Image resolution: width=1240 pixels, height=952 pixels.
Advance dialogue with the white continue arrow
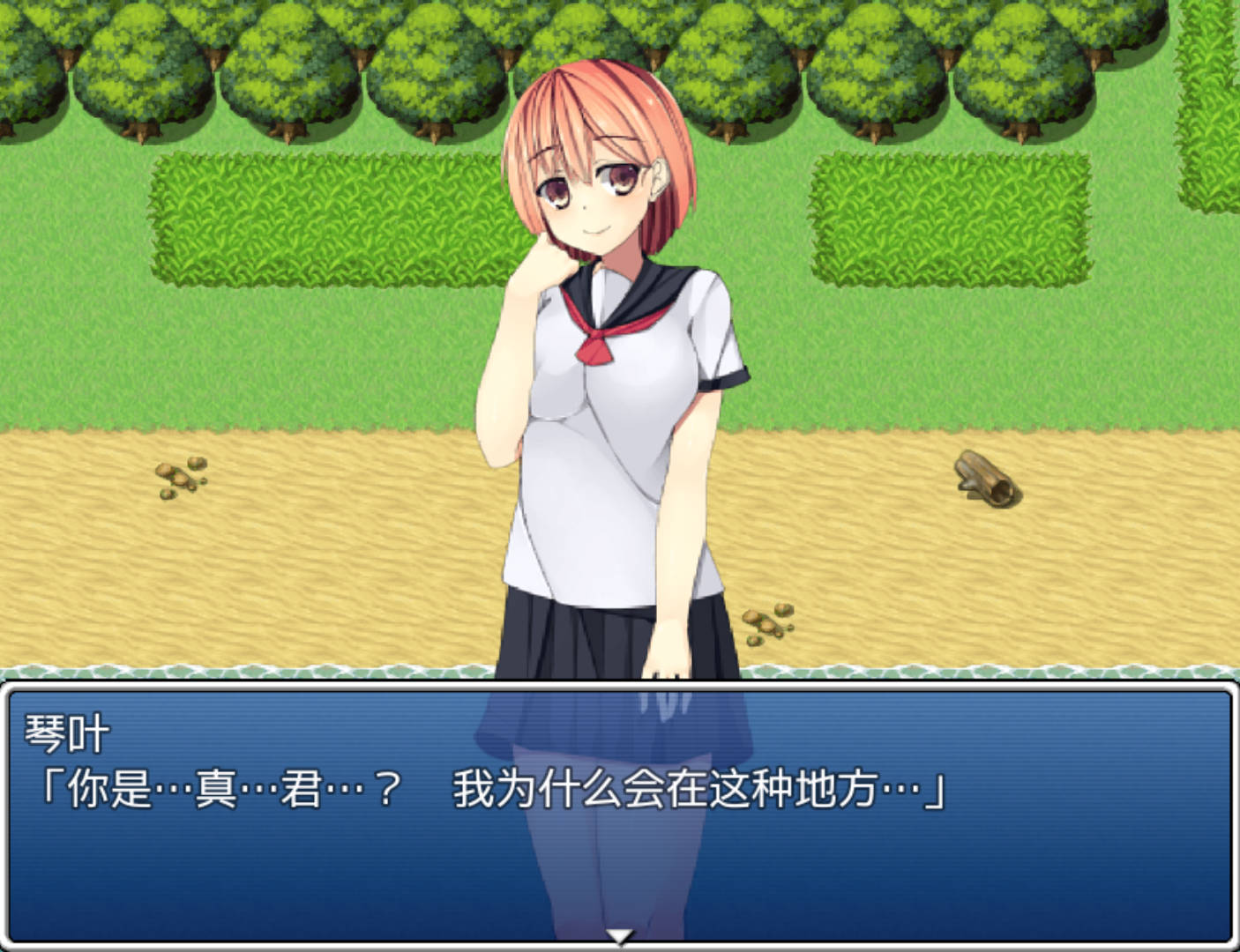click(620, 936)
